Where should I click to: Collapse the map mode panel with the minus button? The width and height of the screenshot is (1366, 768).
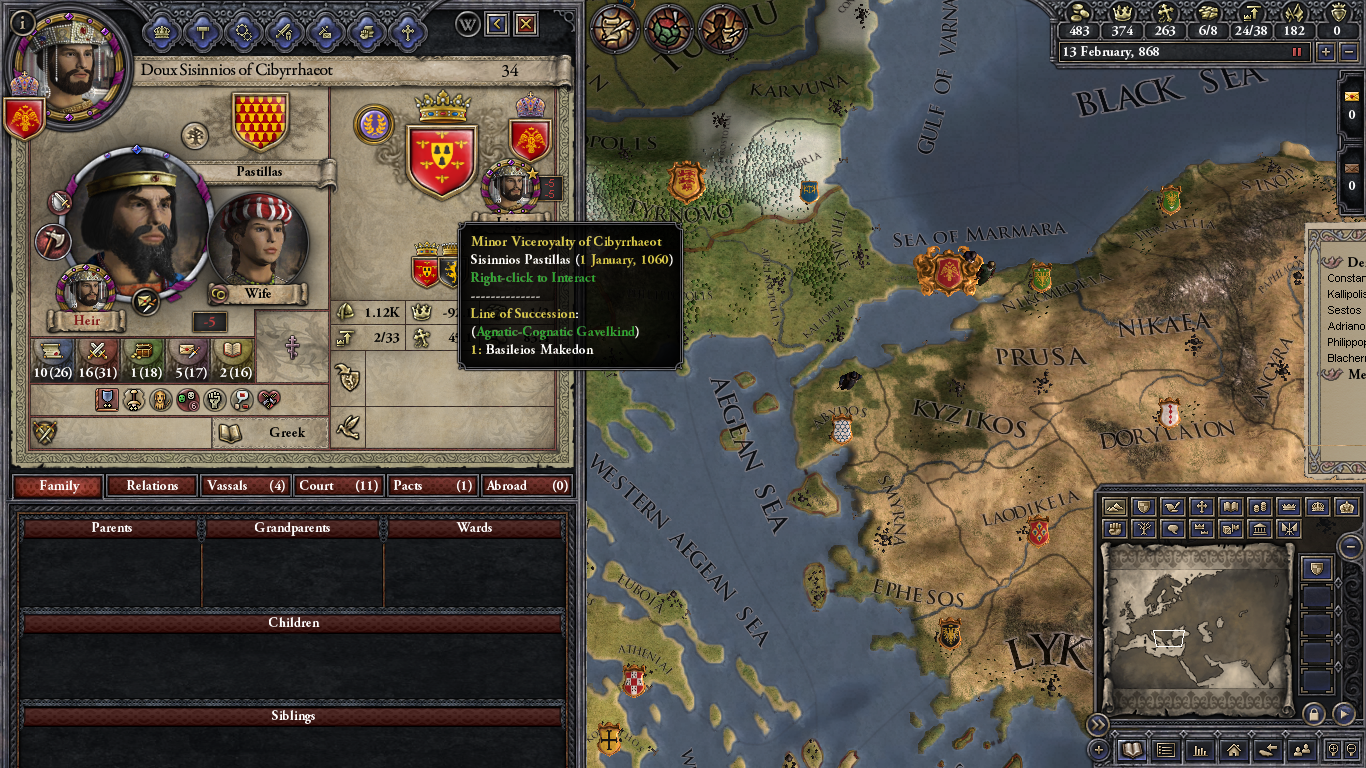[x=1350, y=546]
